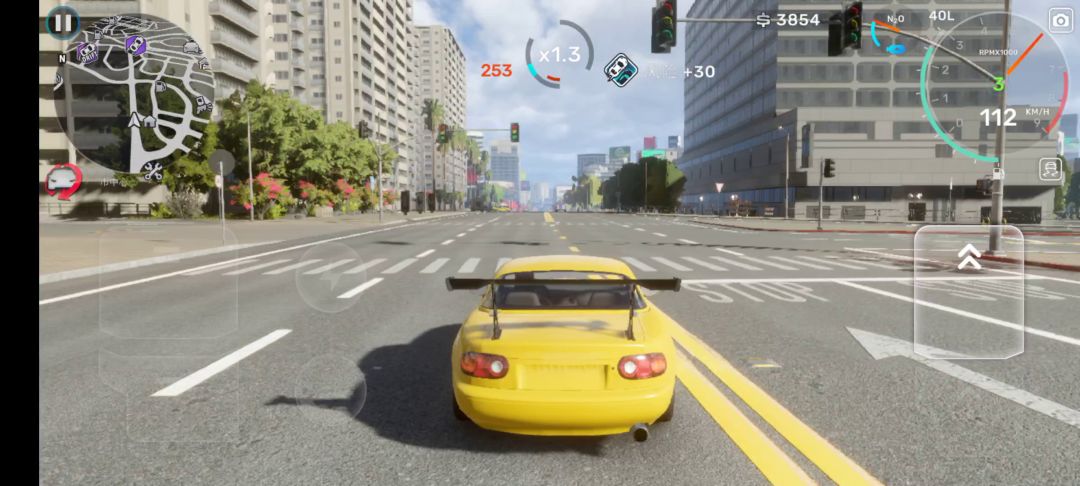Toggle the traction control car icon
The image size is (1080, 486).
point(1050,169)
